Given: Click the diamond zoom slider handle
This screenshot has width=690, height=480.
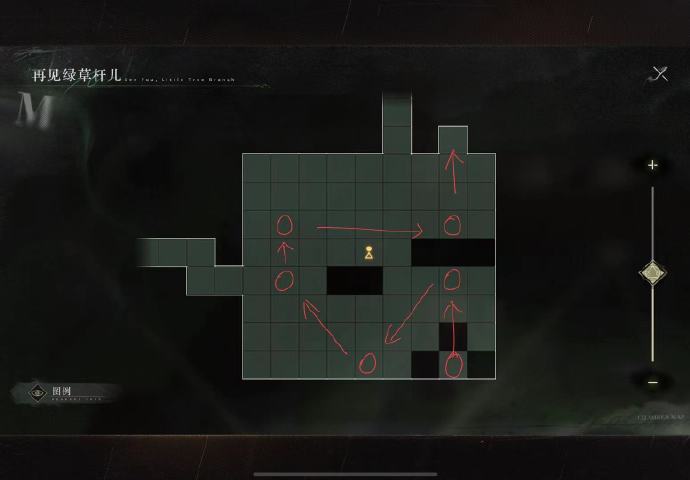Looking at the screenshot, I should coord(653,271).
